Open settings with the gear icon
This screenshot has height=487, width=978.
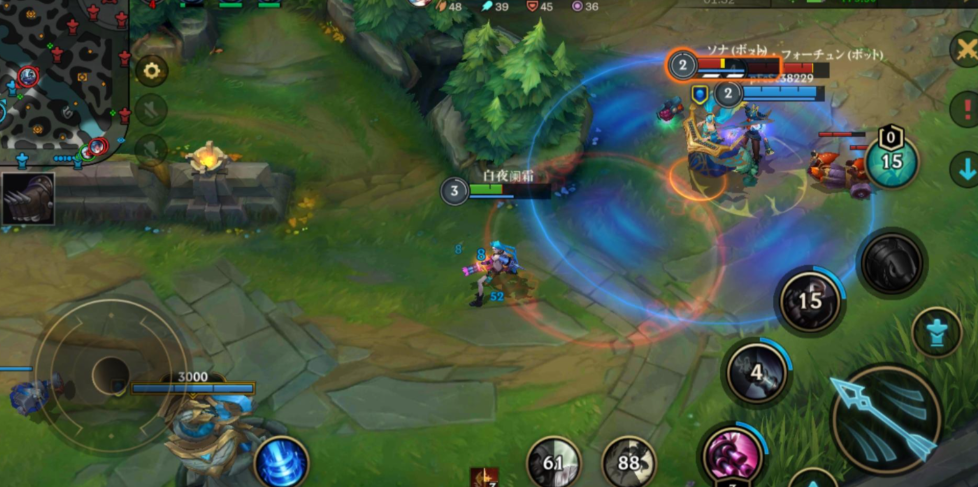(x=151, y=70)
